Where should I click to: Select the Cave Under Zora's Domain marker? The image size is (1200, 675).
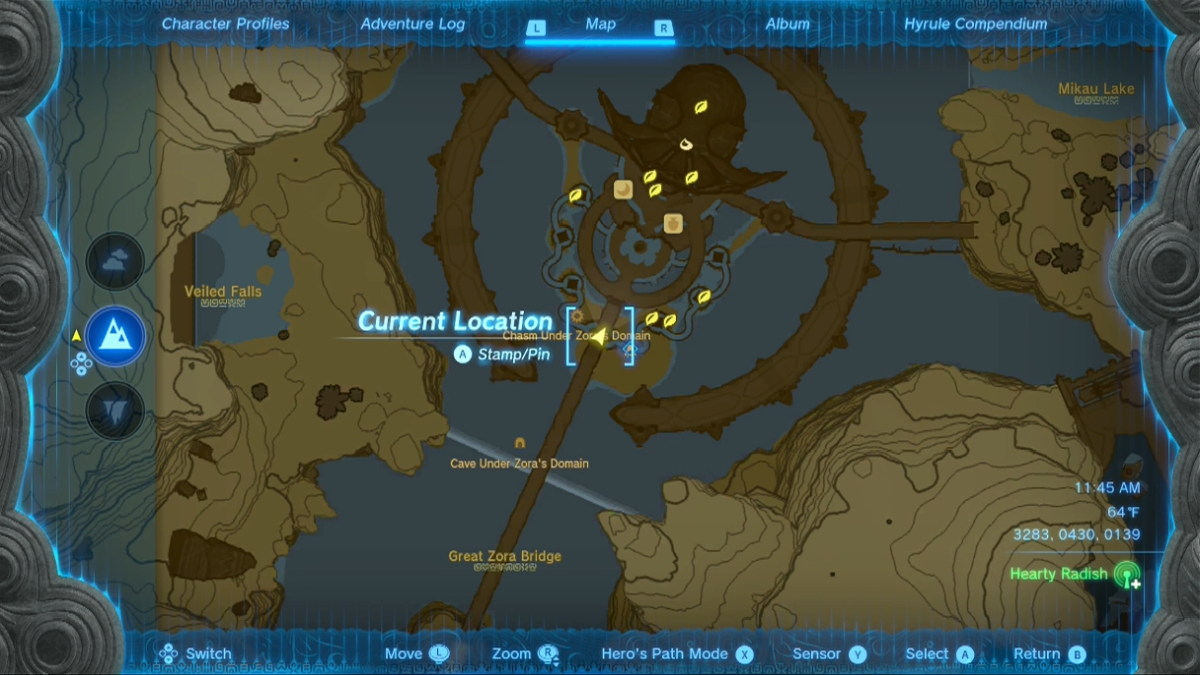click(x=519, y=443)
